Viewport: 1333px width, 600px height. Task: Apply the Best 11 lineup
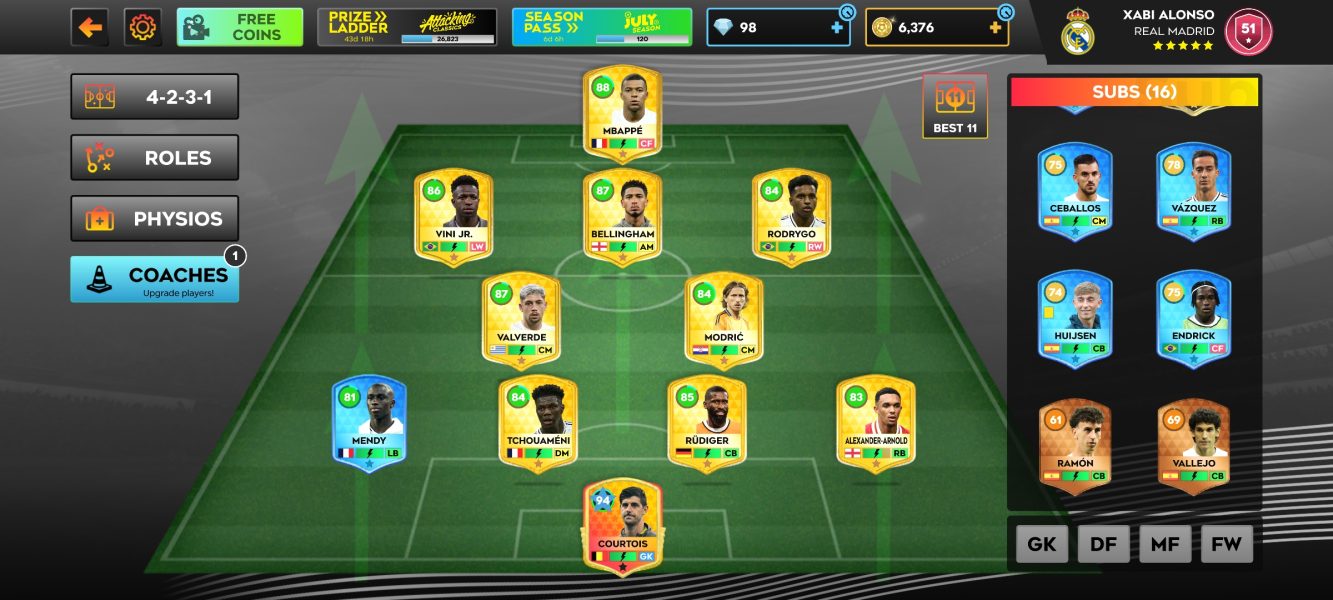click(955, 106)
